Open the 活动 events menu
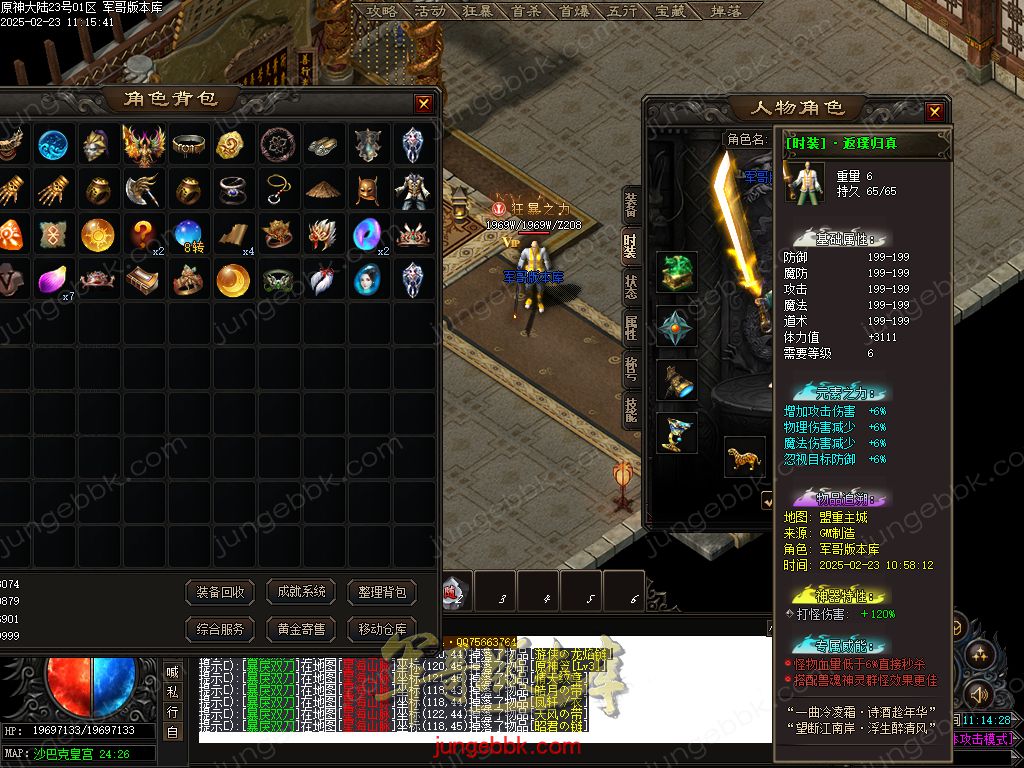 click(429, 11)
